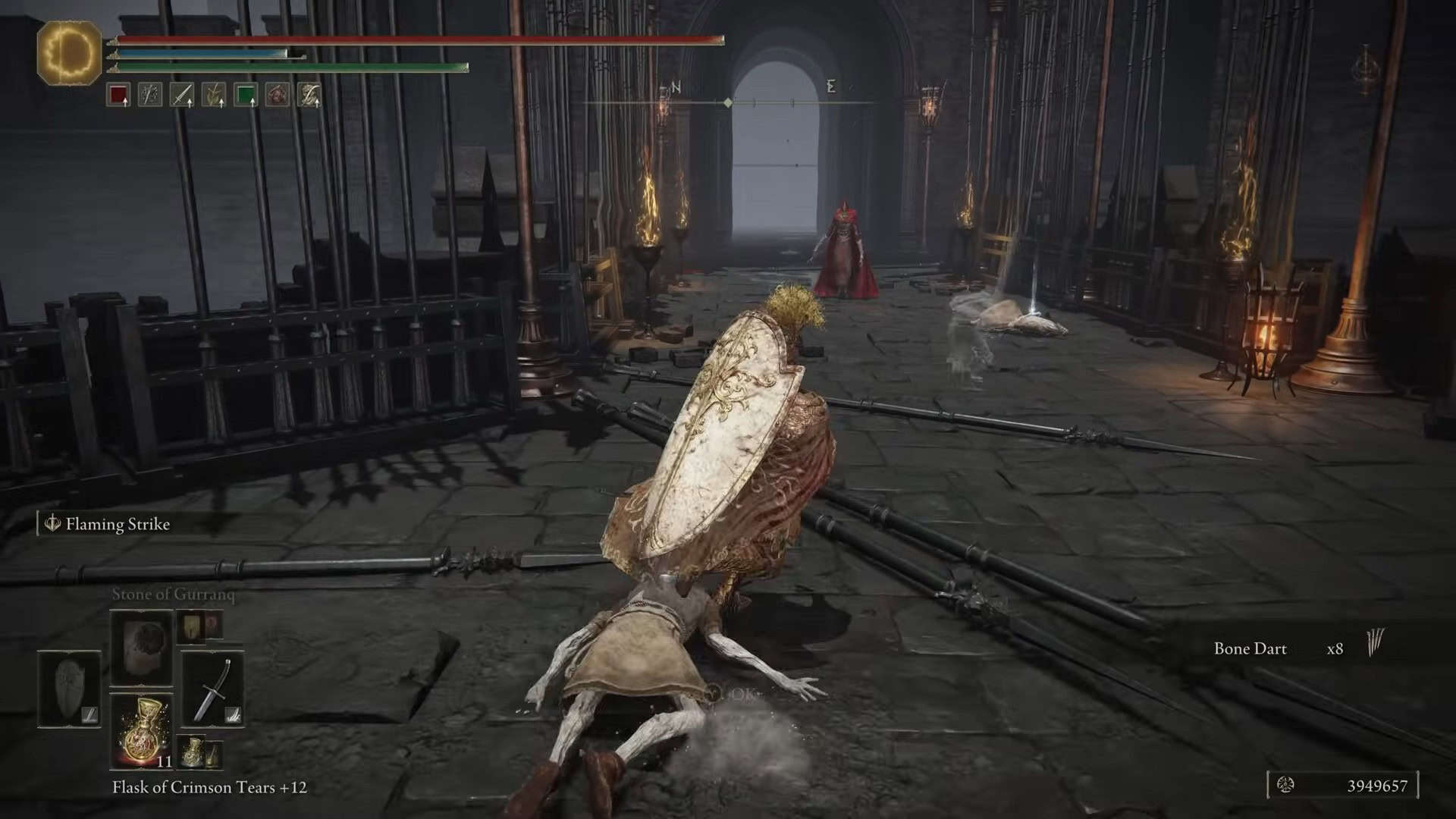Click the green square buff icon
1456x819 pixels.
245,95
